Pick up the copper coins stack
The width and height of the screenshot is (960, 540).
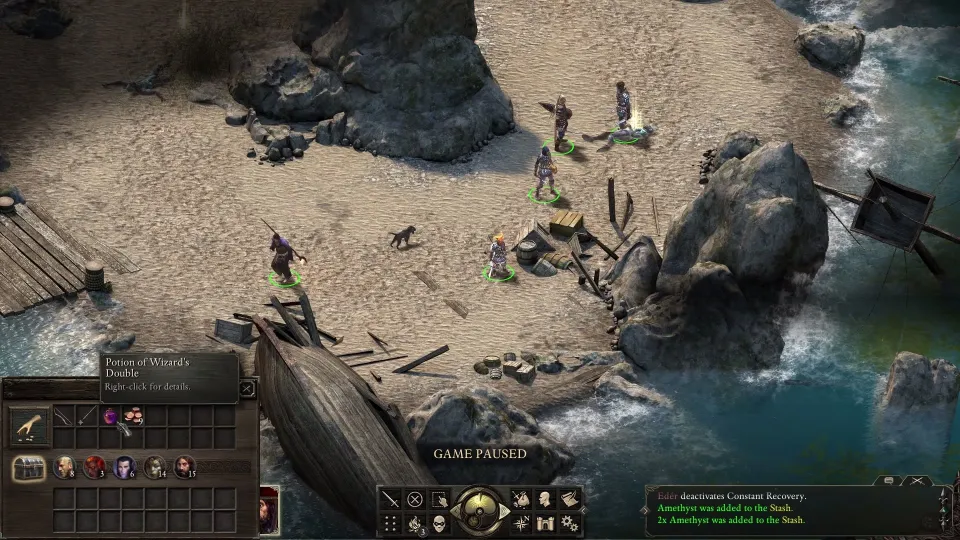click(133, 414)
